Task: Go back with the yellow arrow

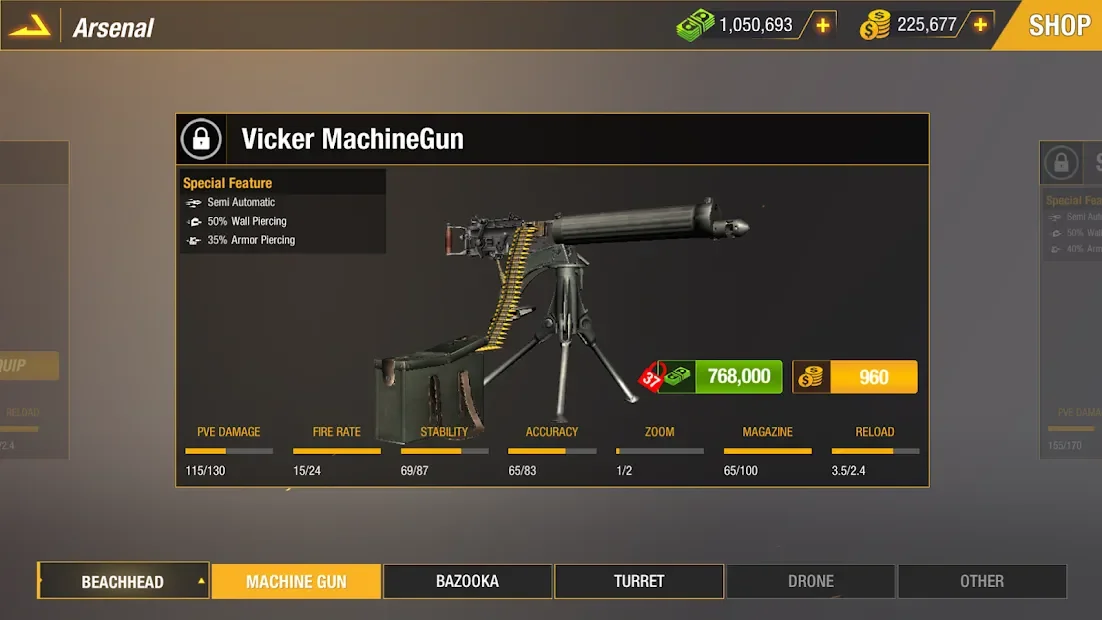Action: click(x=29, y=27)
